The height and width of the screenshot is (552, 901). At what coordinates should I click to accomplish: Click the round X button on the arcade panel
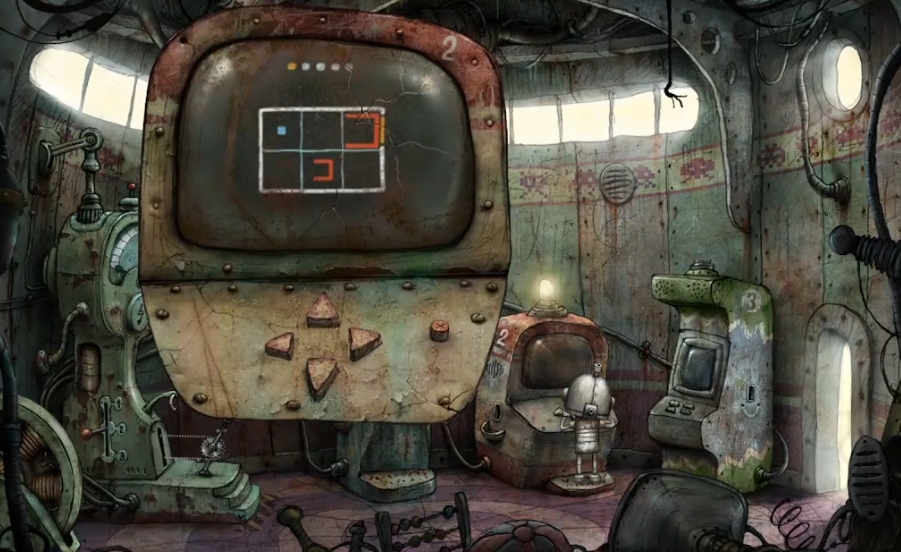point(438,329)
